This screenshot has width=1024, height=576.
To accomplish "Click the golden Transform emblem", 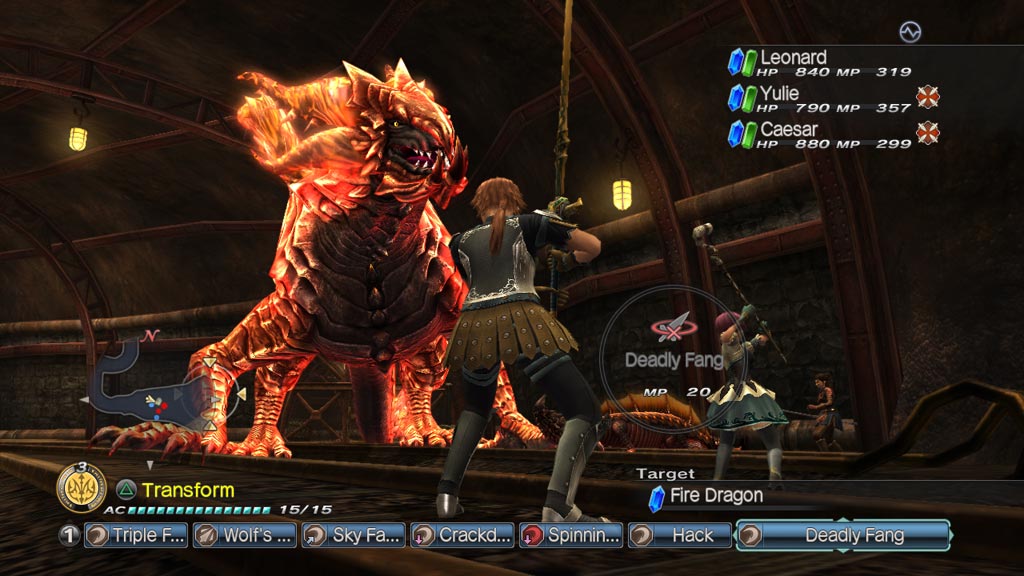I will pyautogui.click(x=82, y=488).
